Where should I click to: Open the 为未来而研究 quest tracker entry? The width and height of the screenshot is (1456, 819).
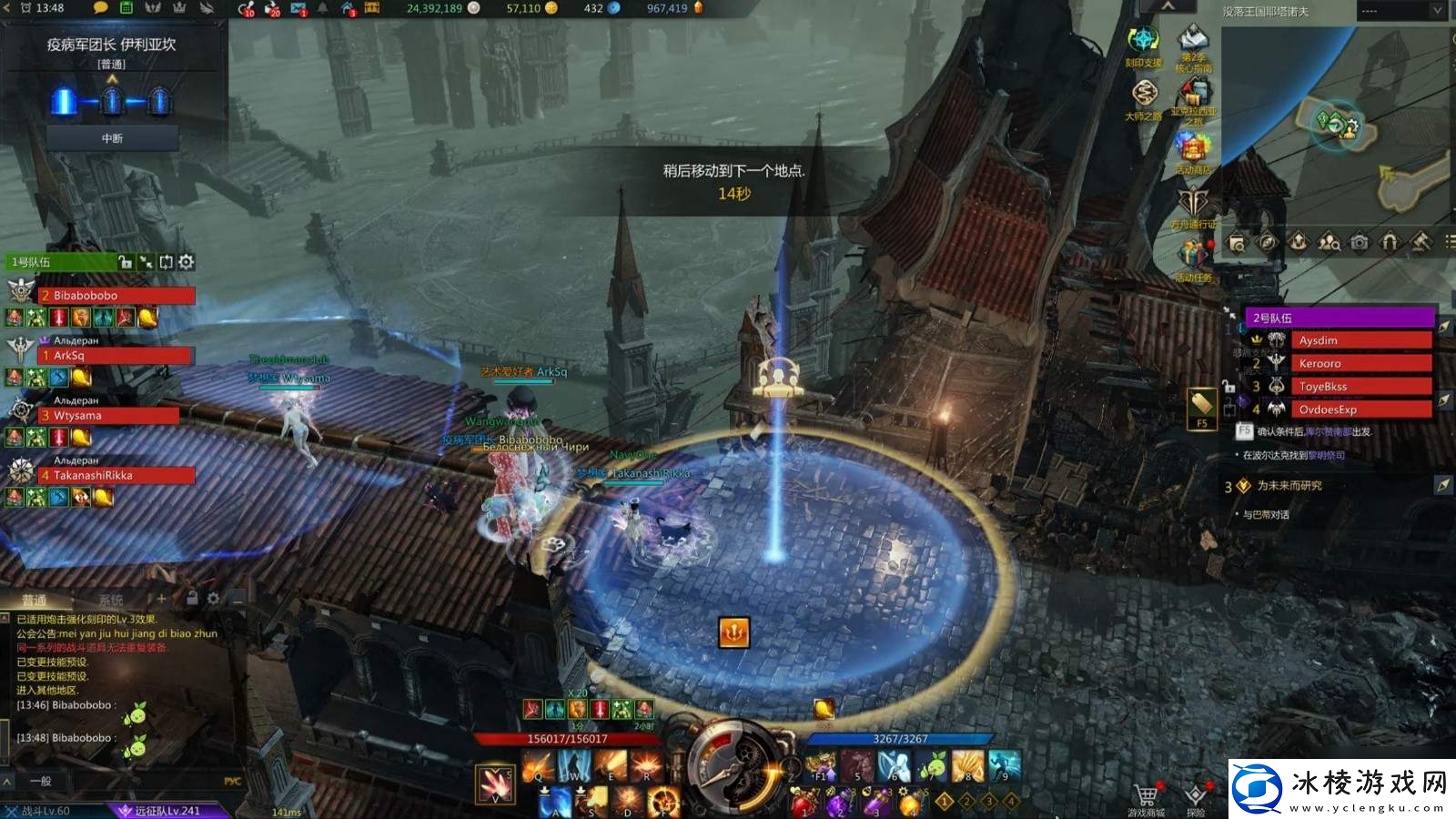(1289, 486)
